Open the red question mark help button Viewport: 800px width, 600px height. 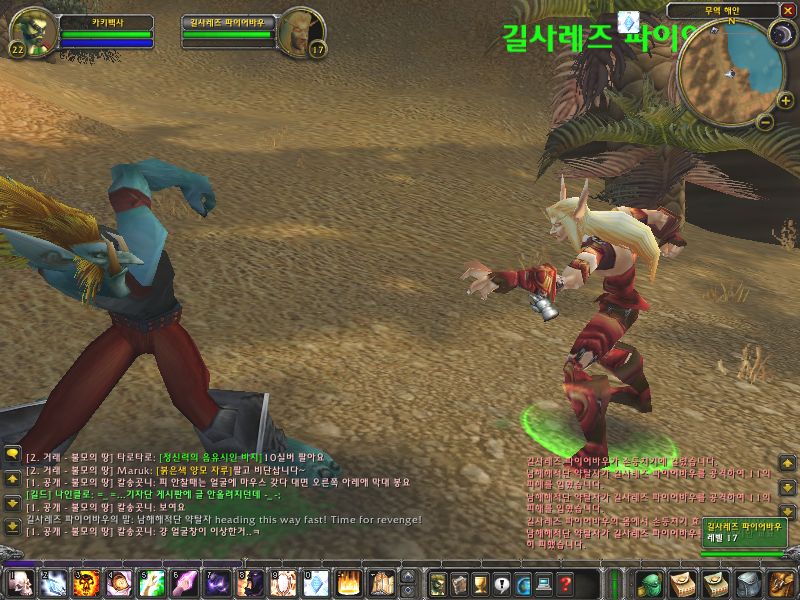(x=566, y=582)
